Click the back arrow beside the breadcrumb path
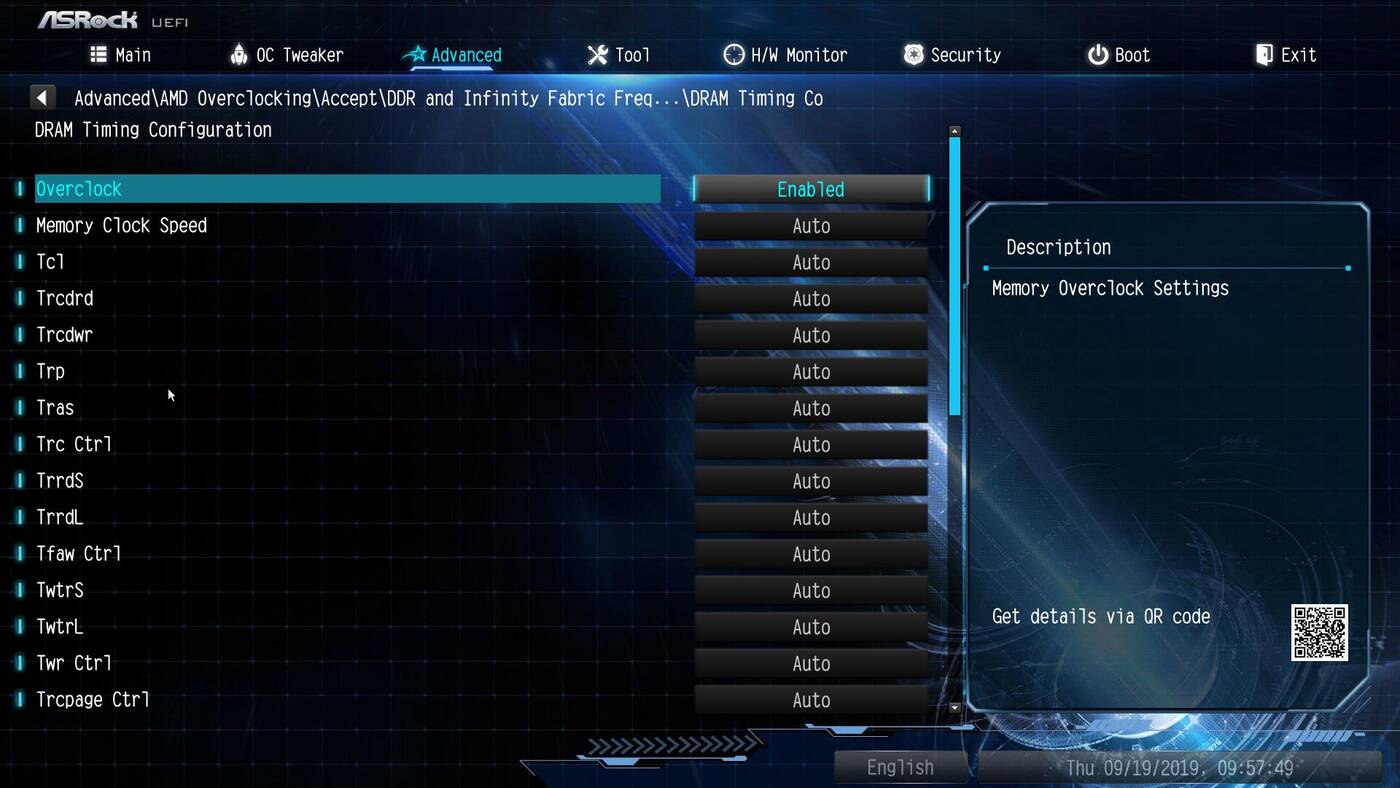The image size is (1400, 788). click(x=42, y=98)
